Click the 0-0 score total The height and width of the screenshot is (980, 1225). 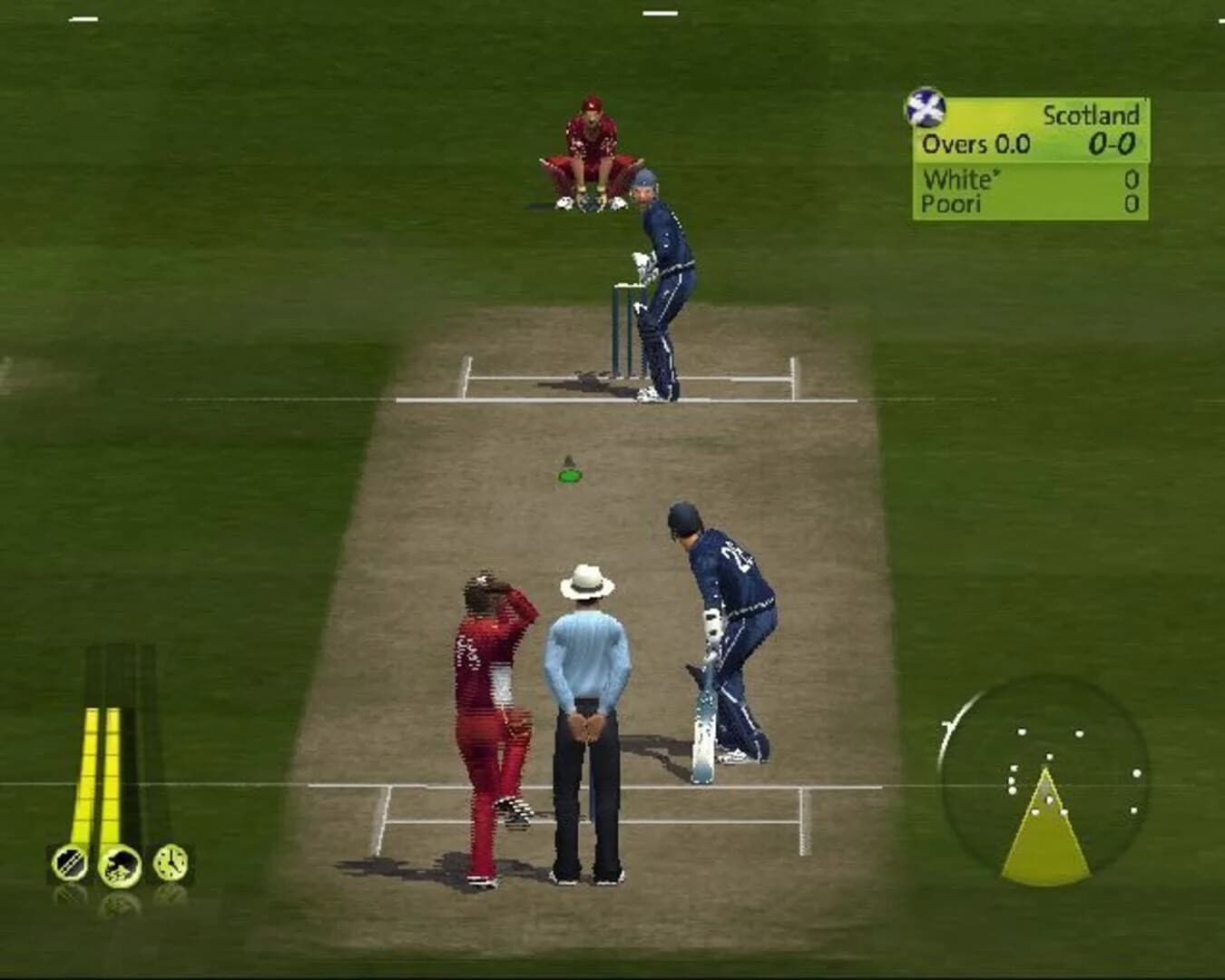coord(1112,143)
